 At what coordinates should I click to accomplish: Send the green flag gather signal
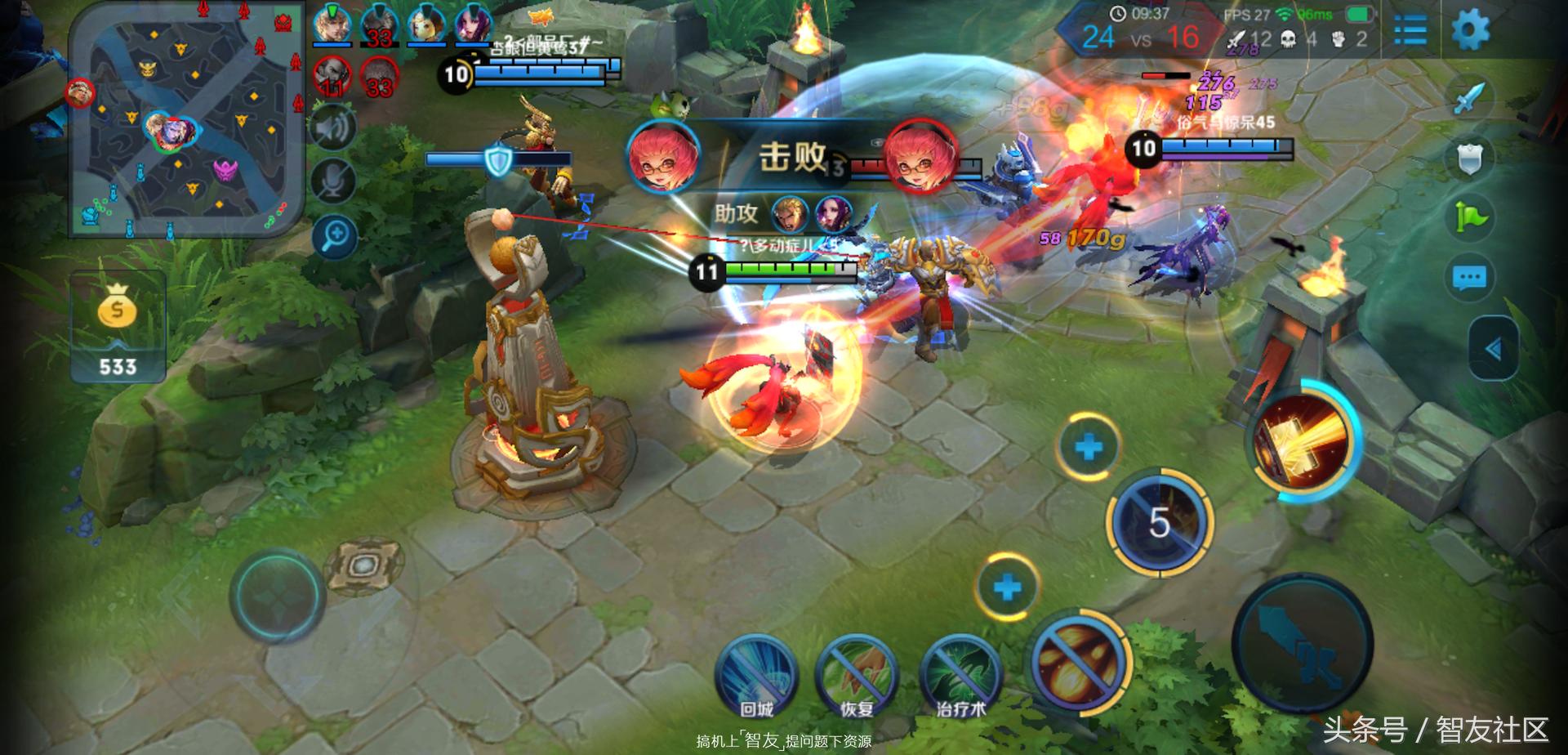tap(1470, 217)
